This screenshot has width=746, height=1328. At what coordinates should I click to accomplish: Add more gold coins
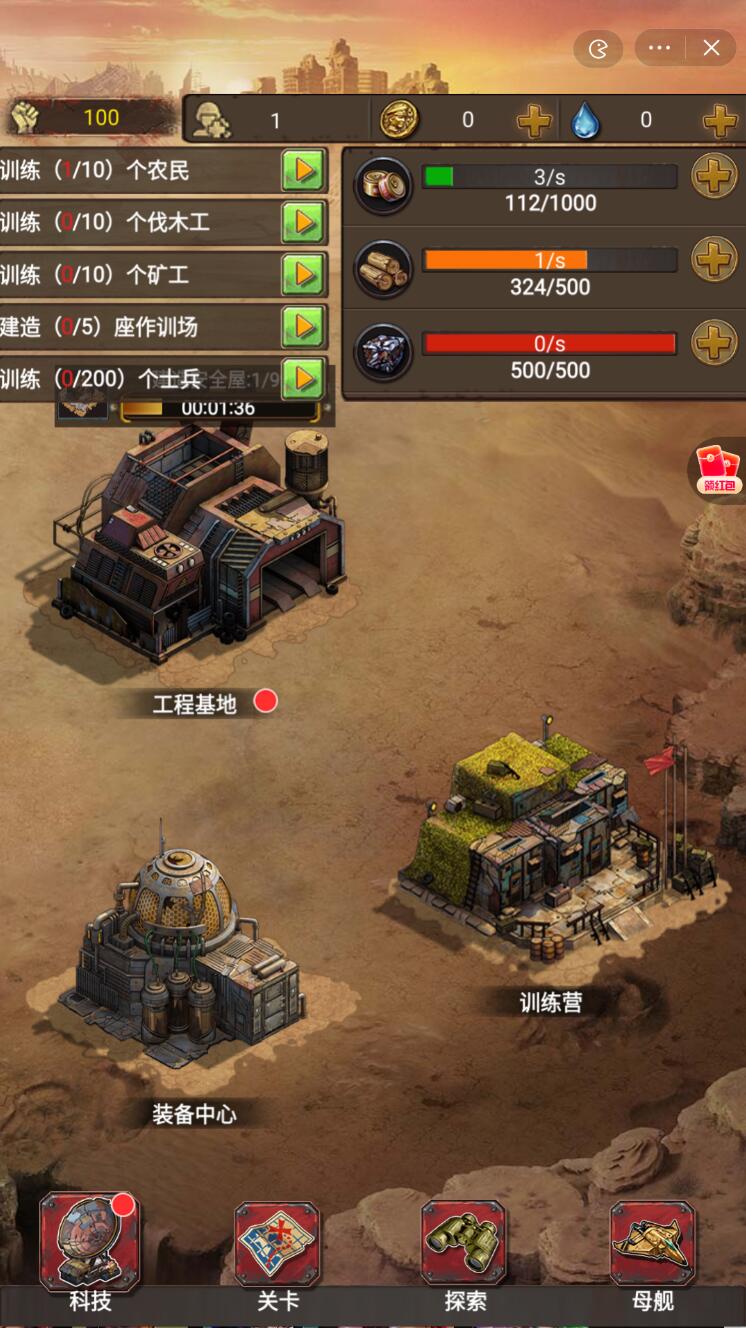(x=534, y=122)
